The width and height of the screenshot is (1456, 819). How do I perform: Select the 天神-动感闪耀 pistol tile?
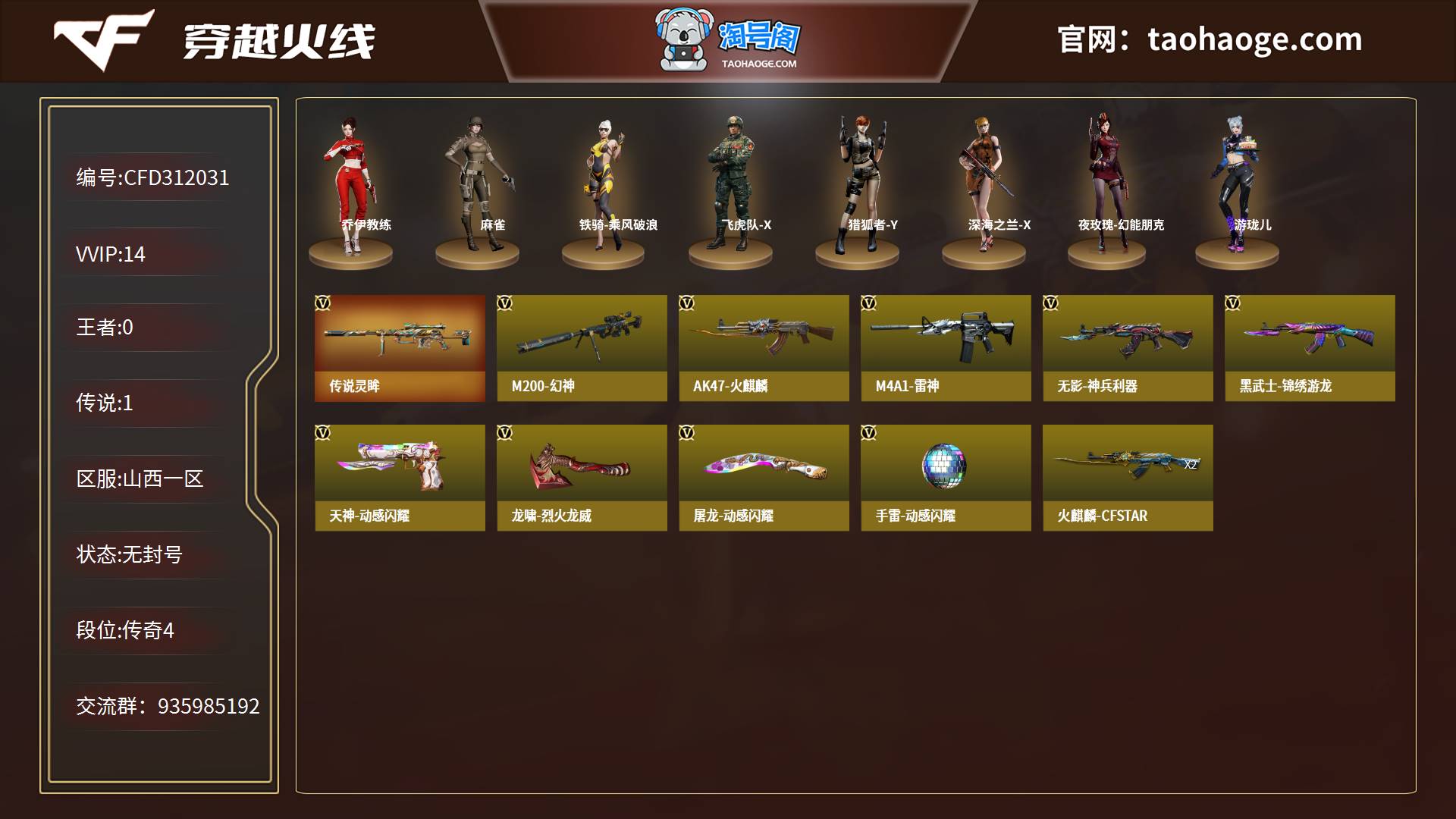pyautogui.click(x=400, y=478)
